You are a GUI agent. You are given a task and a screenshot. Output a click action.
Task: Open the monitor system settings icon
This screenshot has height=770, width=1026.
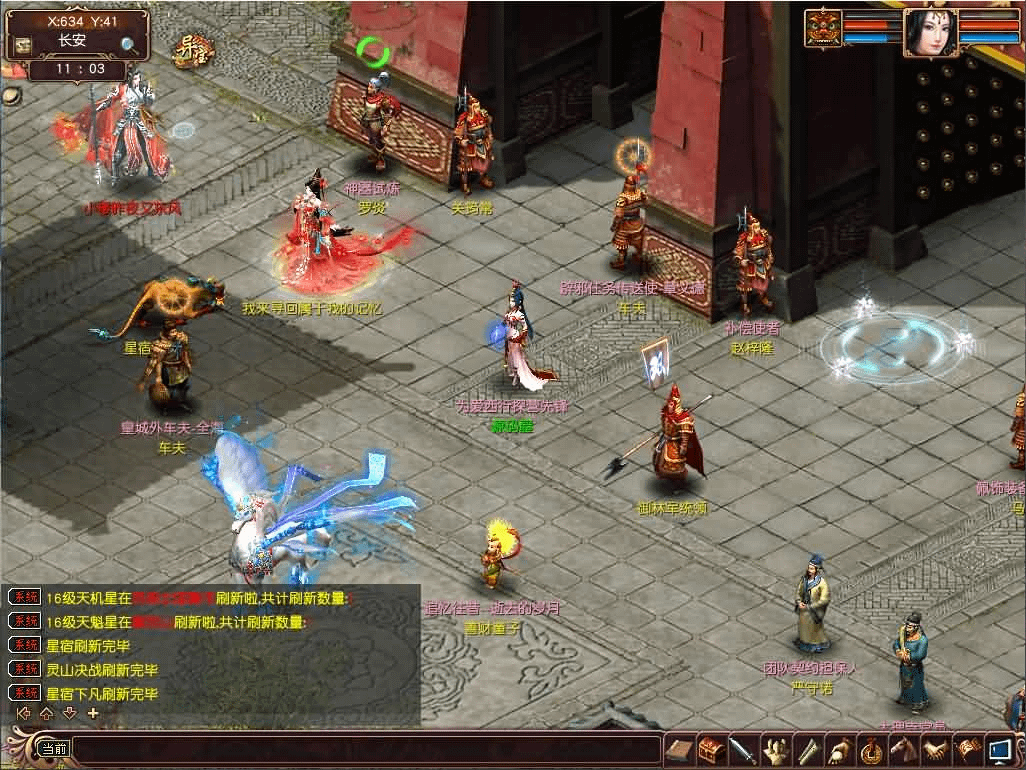pyautogui.click(x=999, y=748)
